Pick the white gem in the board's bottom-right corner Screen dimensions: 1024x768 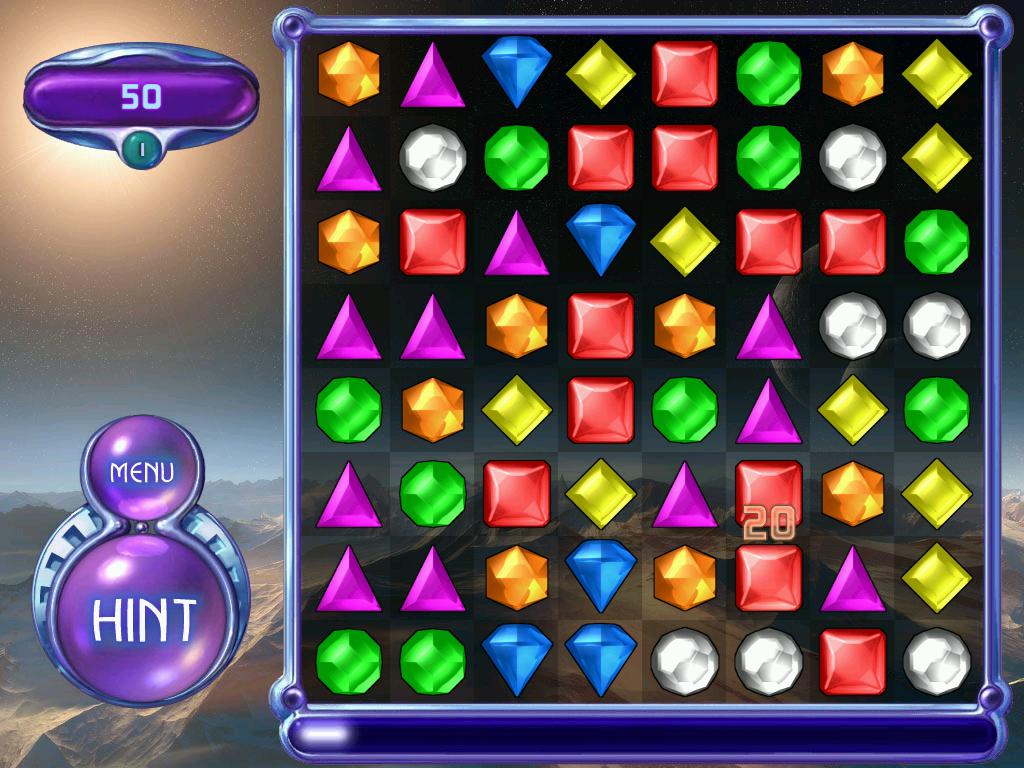pyautogui.click(x=937, y=661)
